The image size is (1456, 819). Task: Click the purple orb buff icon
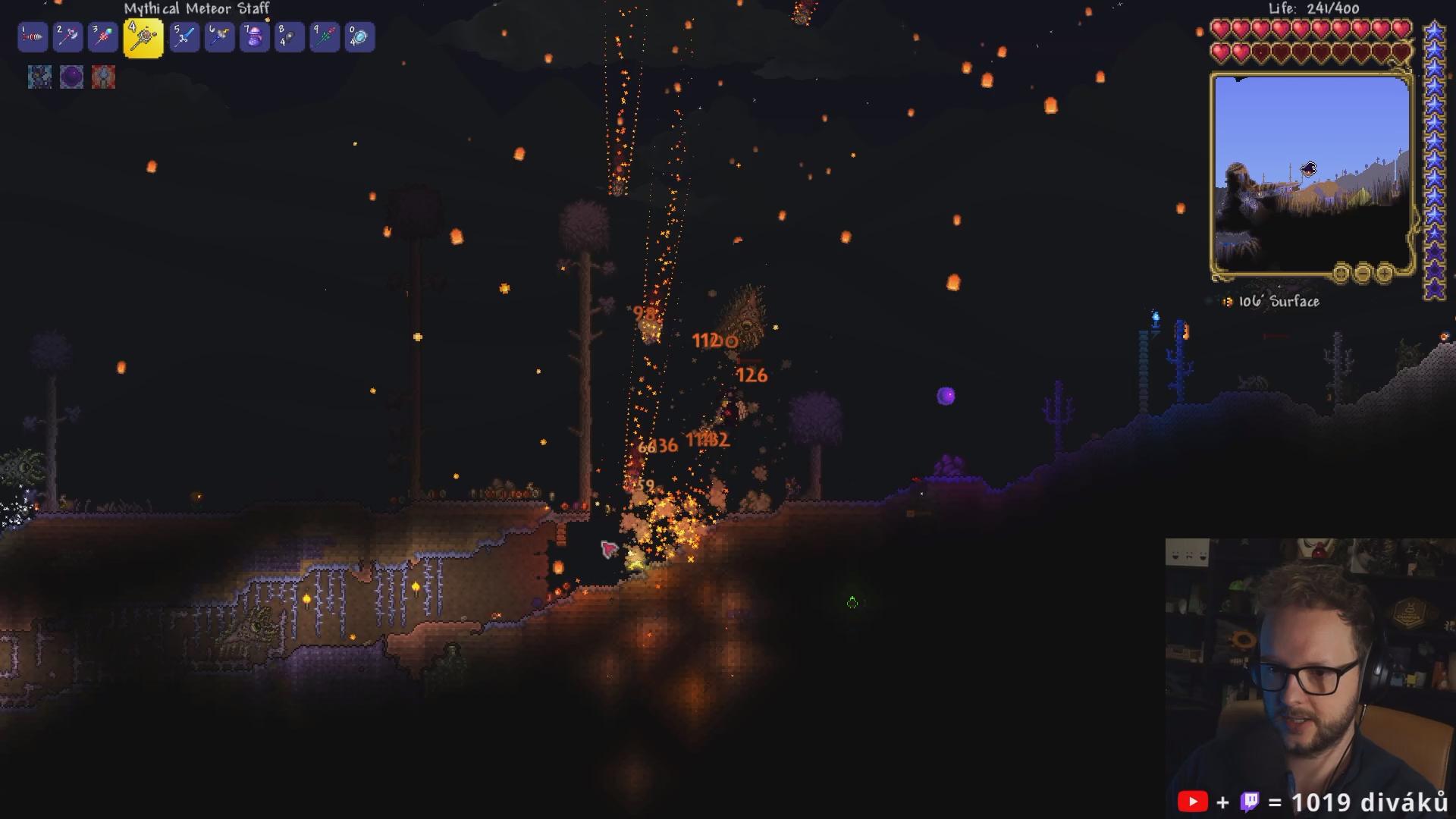click(x=71, y=77)
